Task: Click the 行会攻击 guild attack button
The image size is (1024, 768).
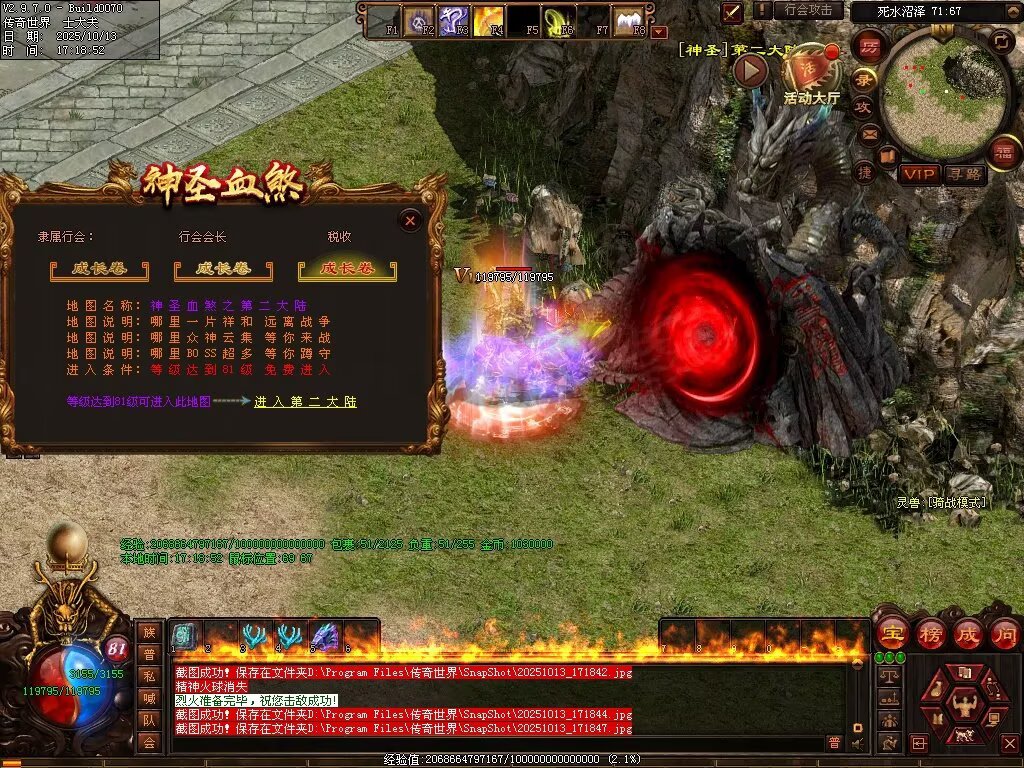Action: coord(808,10)
